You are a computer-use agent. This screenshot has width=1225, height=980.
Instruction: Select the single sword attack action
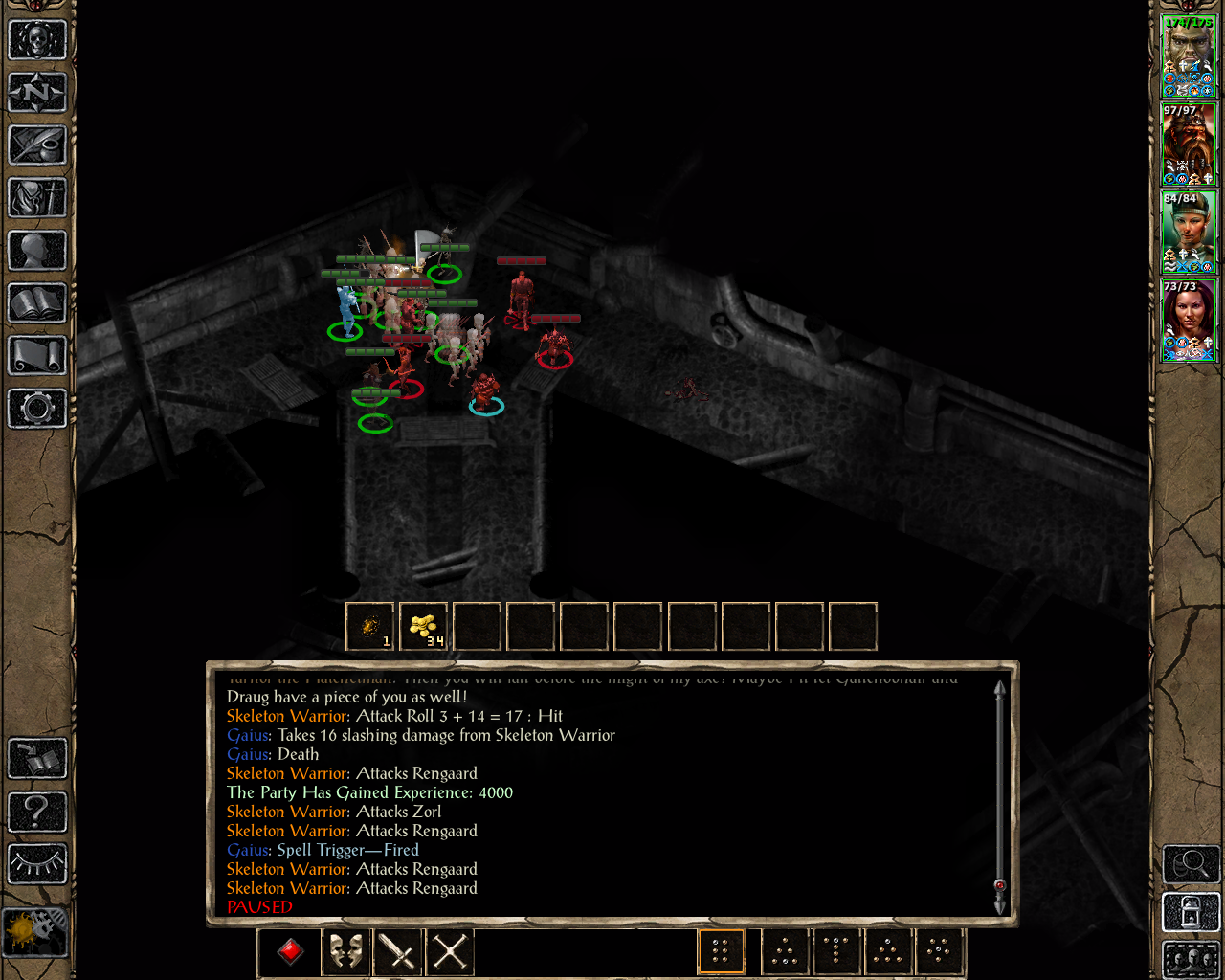(x=397, y=951)
